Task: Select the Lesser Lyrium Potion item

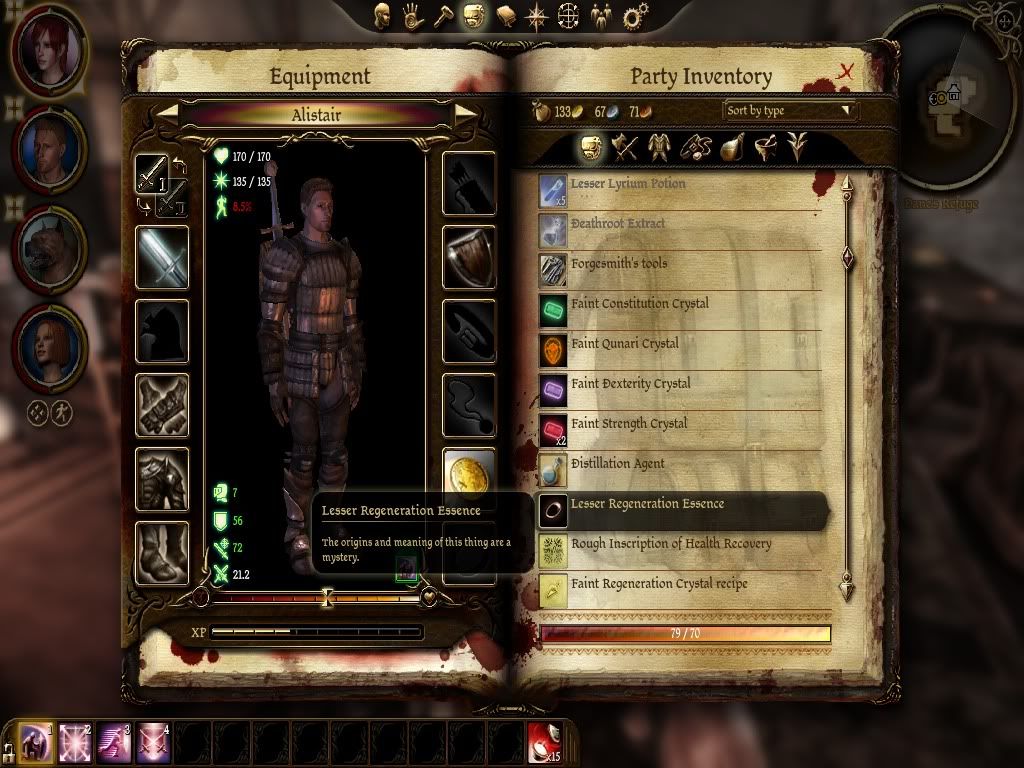Action: point(628,185)
